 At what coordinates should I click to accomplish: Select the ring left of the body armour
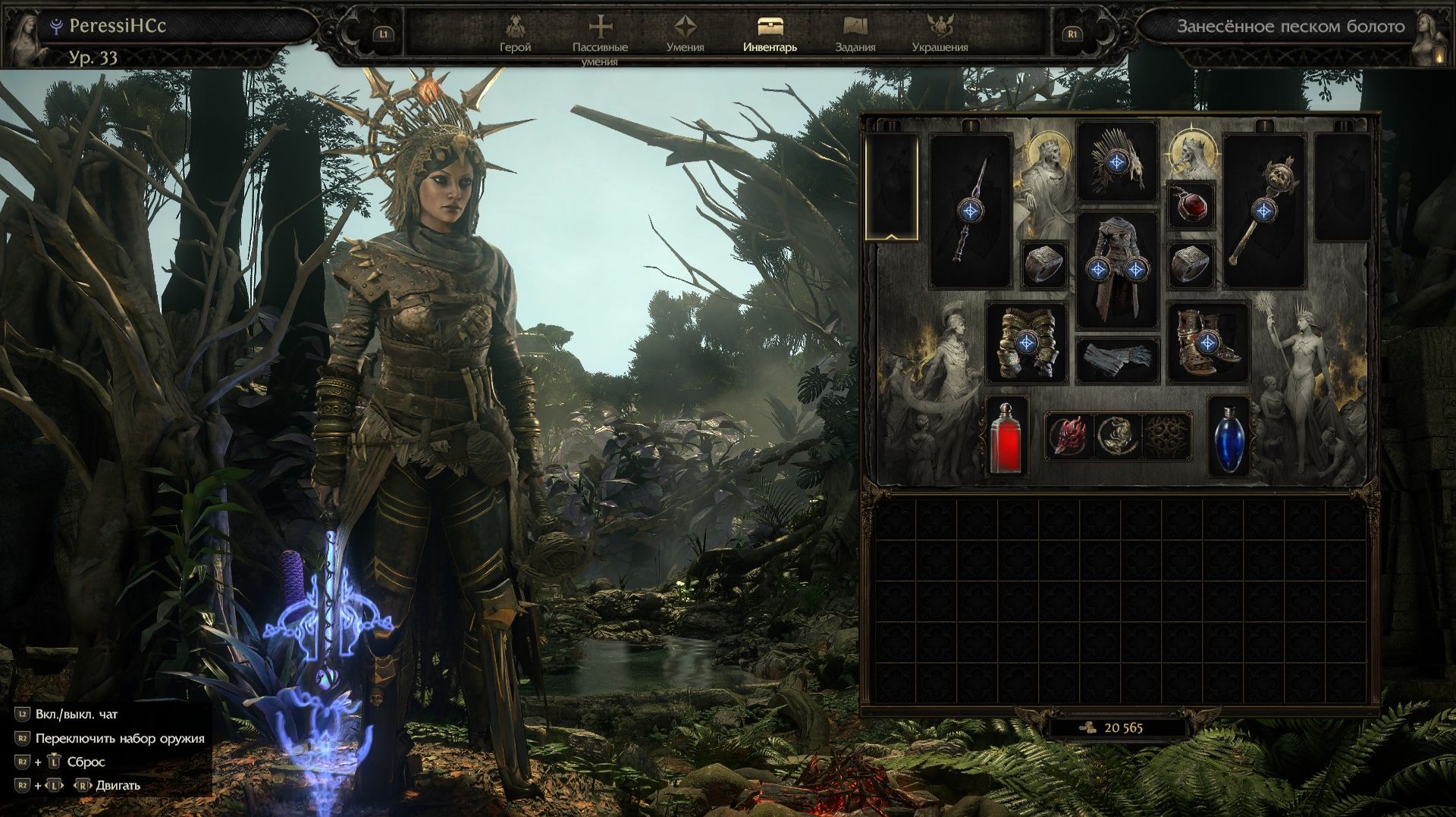coord(1044,265)
